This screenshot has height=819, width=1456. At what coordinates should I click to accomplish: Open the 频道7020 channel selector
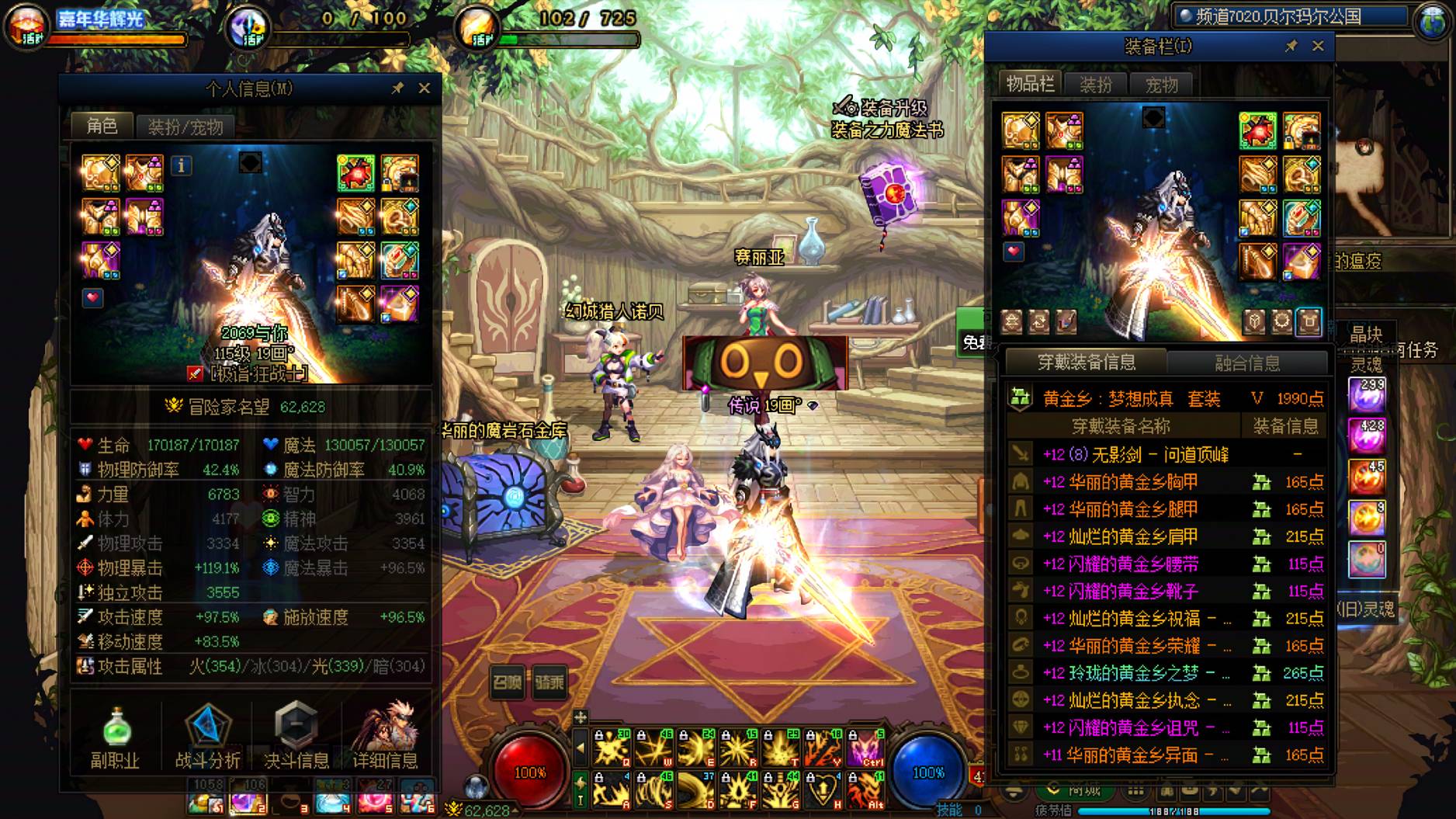1291,16
